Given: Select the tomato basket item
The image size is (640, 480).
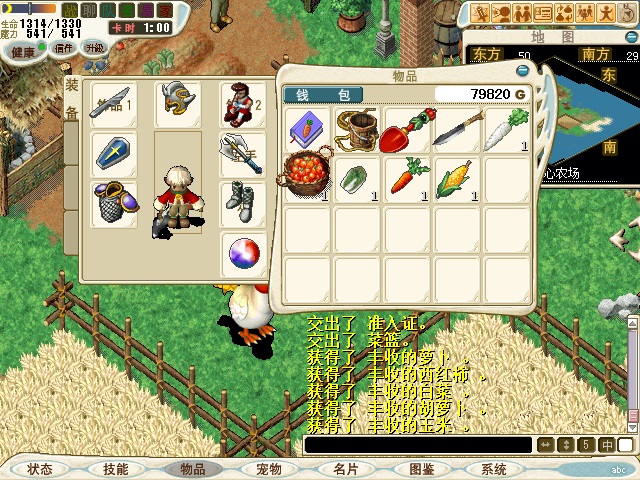Looking at the screenshot, I should pyautogui.click(x=308, y=178).
